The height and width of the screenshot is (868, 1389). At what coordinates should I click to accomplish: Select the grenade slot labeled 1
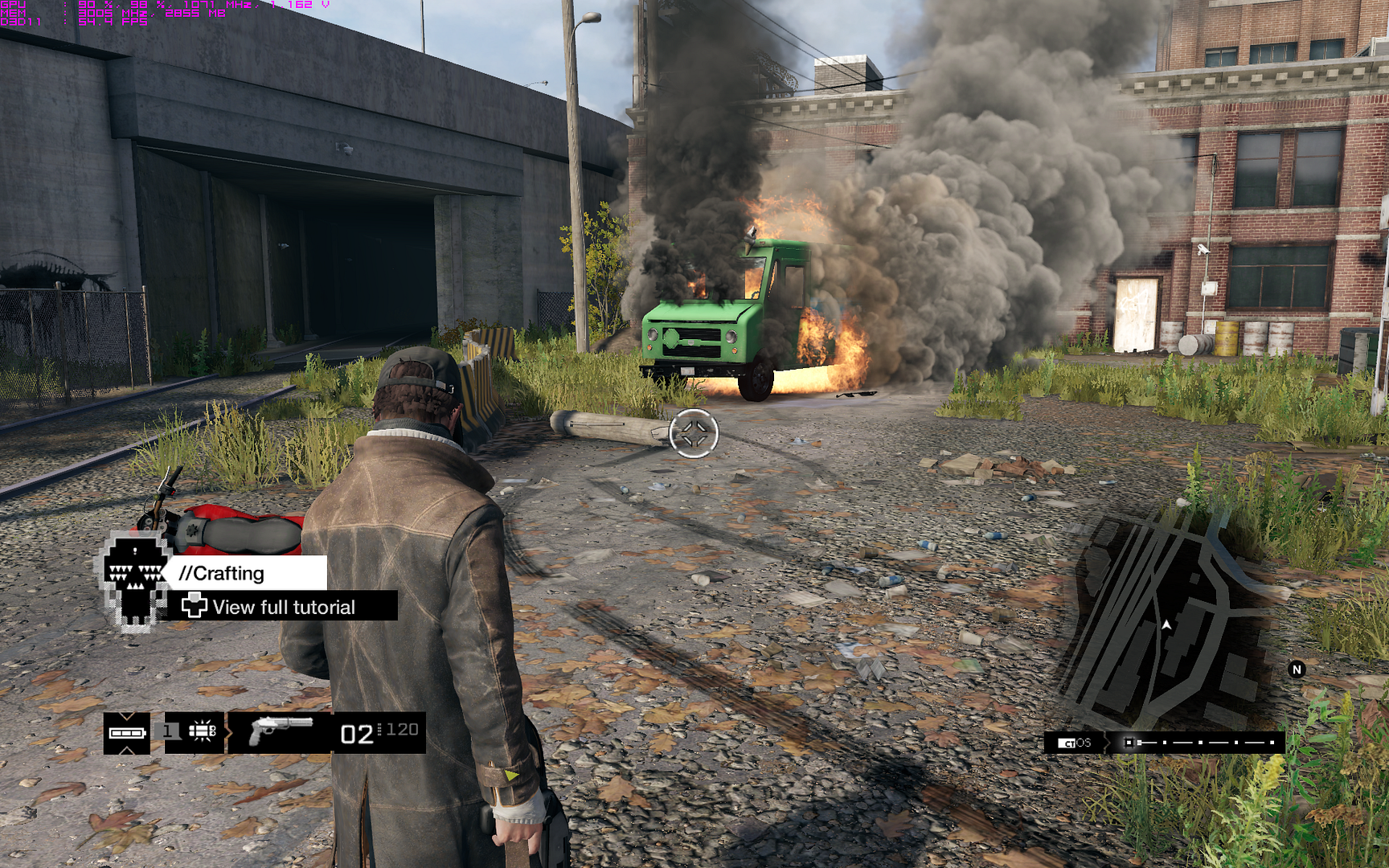click(166, 731)
